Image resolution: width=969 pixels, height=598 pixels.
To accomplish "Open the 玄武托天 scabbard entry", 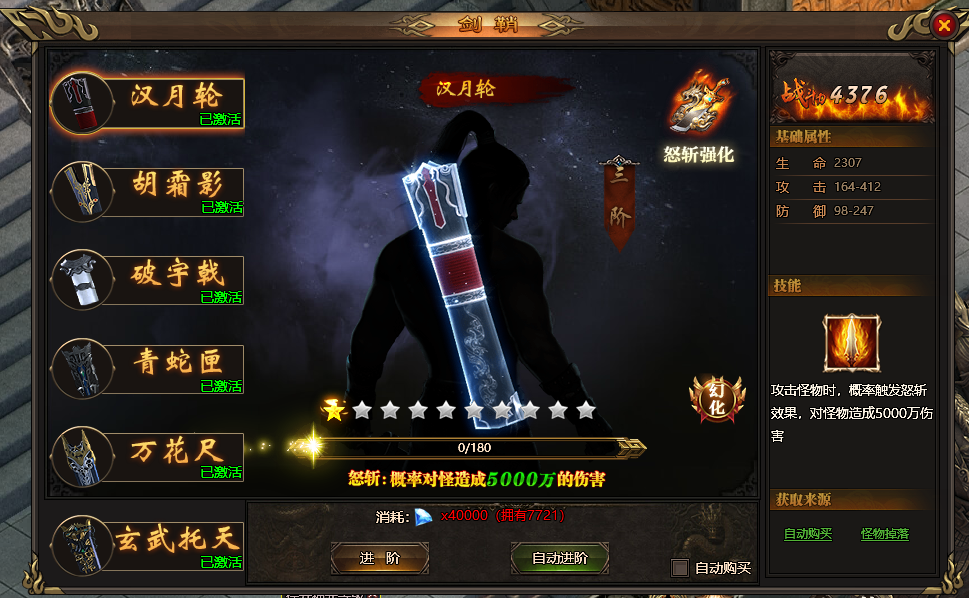I will point(150,545).
